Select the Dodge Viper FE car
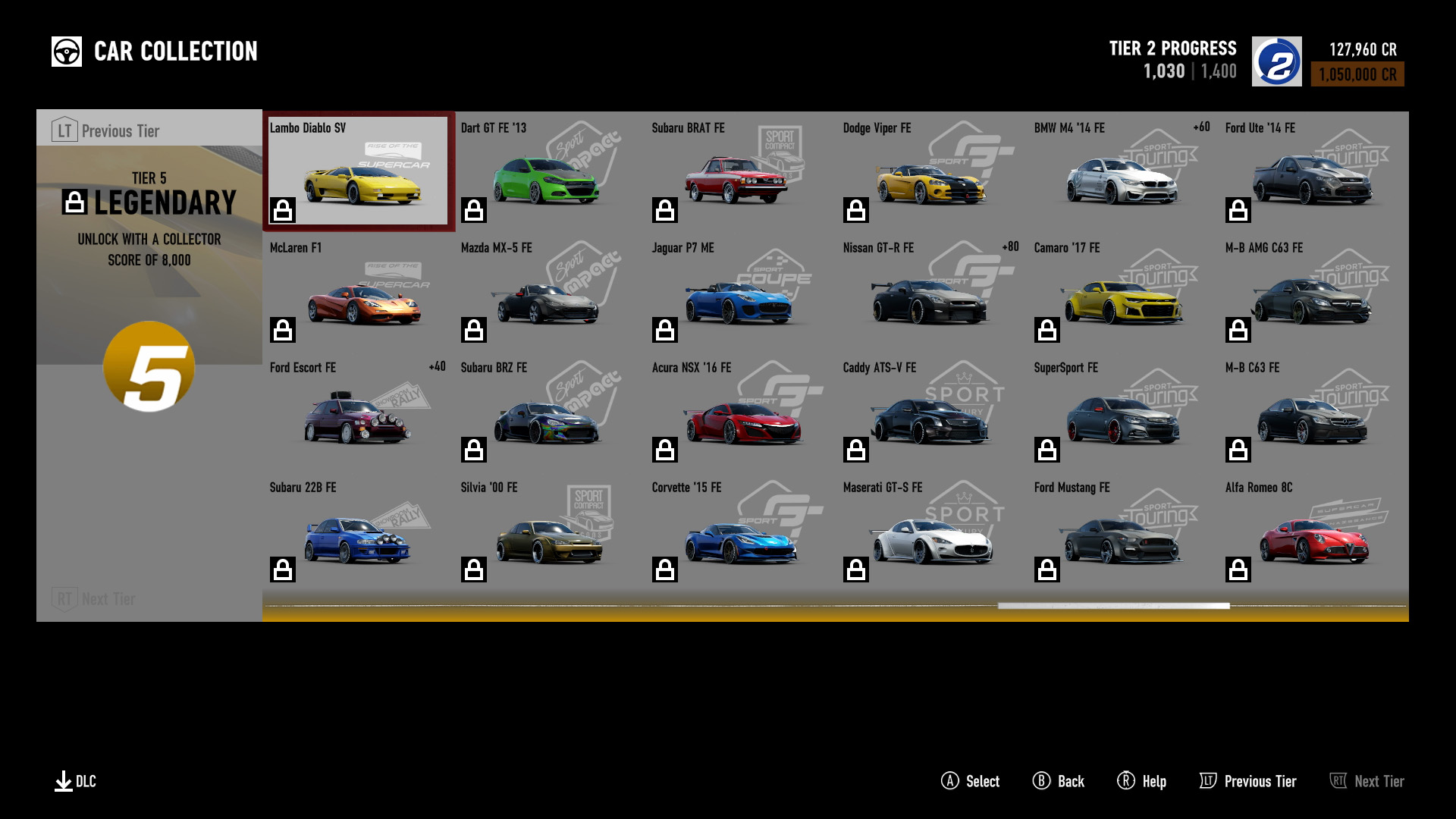The width and height of the screenshot is (1456, 819). point(931,171)
